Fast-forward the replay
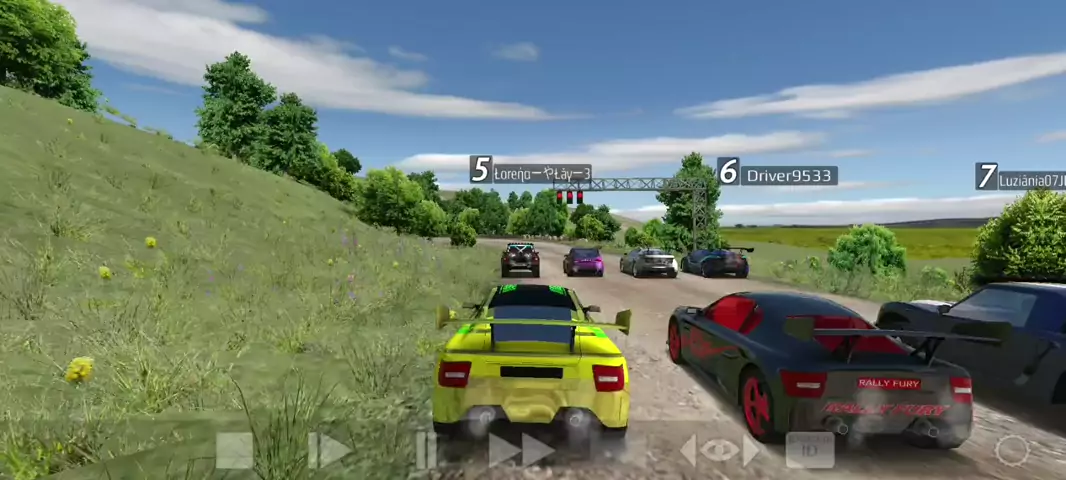Screen dimensions: 1066x480 pos(521,451)
